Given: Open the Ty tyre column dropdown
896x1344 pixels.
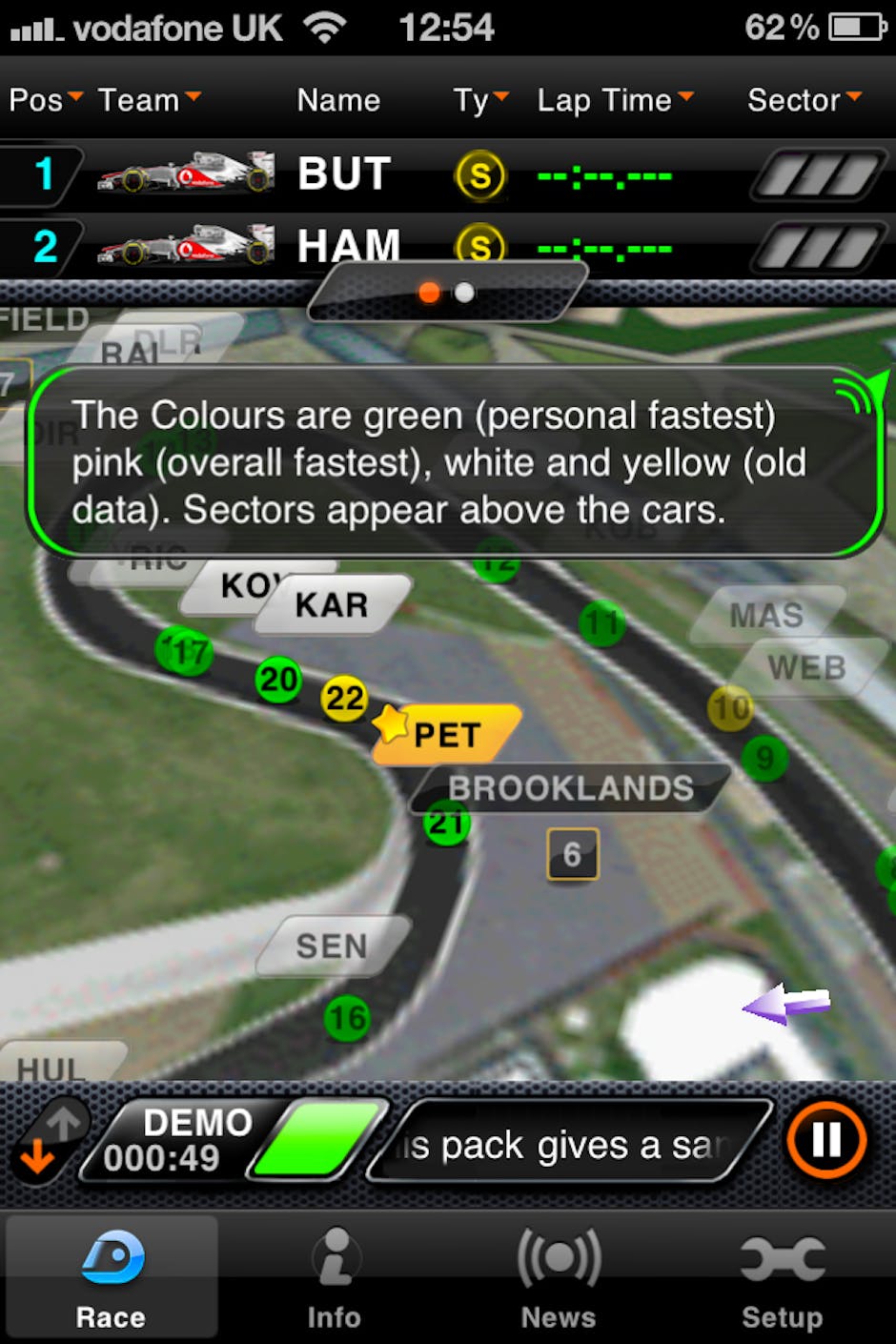Looking at the screenshot, I should point(480,100).
